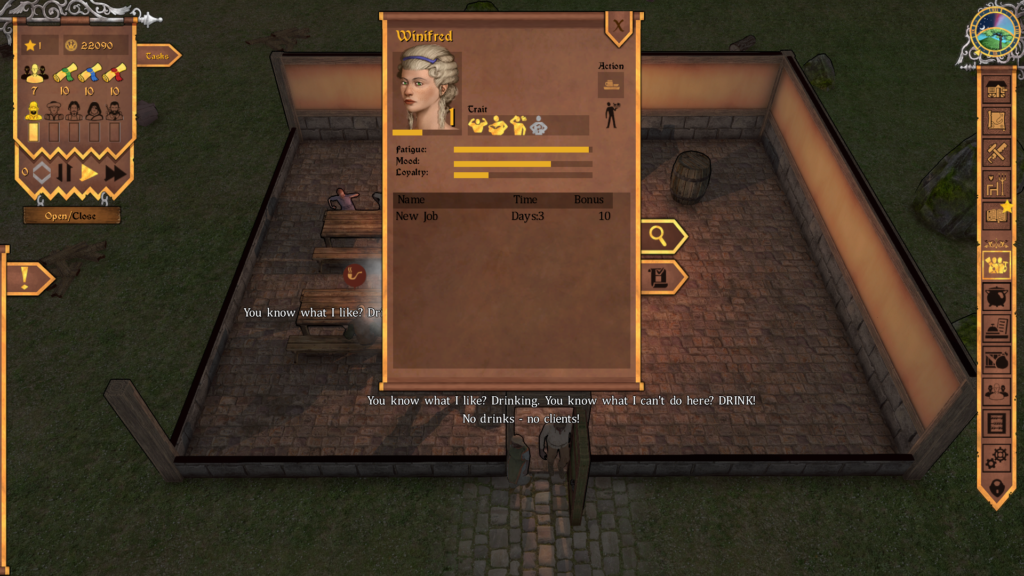Click the Open/Close tavern button
The image size is (1024, 576).
point(72,215)
